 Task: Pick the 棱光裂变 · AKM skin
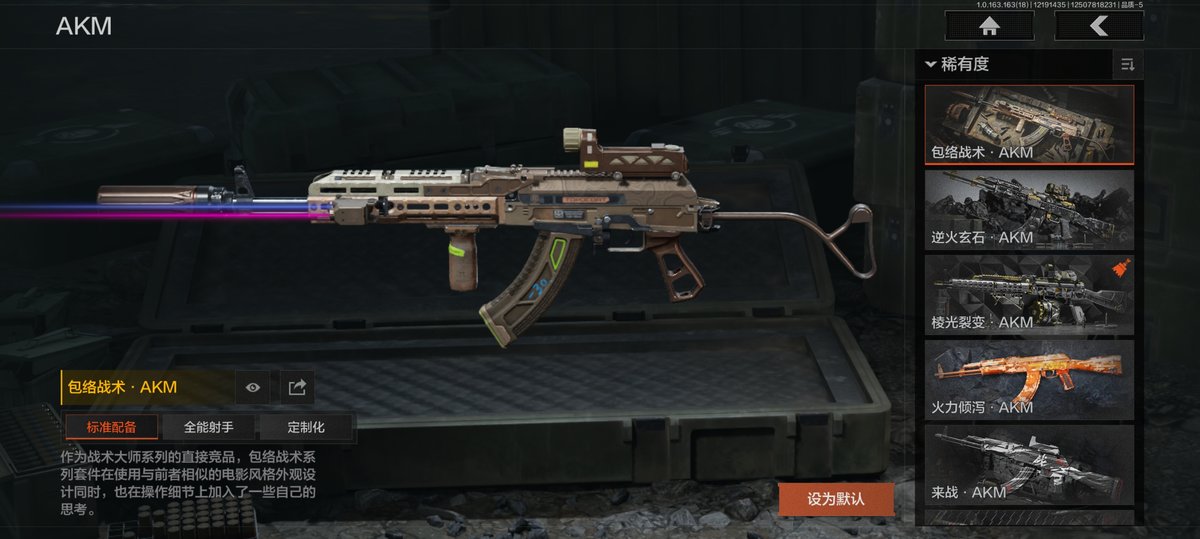[x=1029, y=294]
